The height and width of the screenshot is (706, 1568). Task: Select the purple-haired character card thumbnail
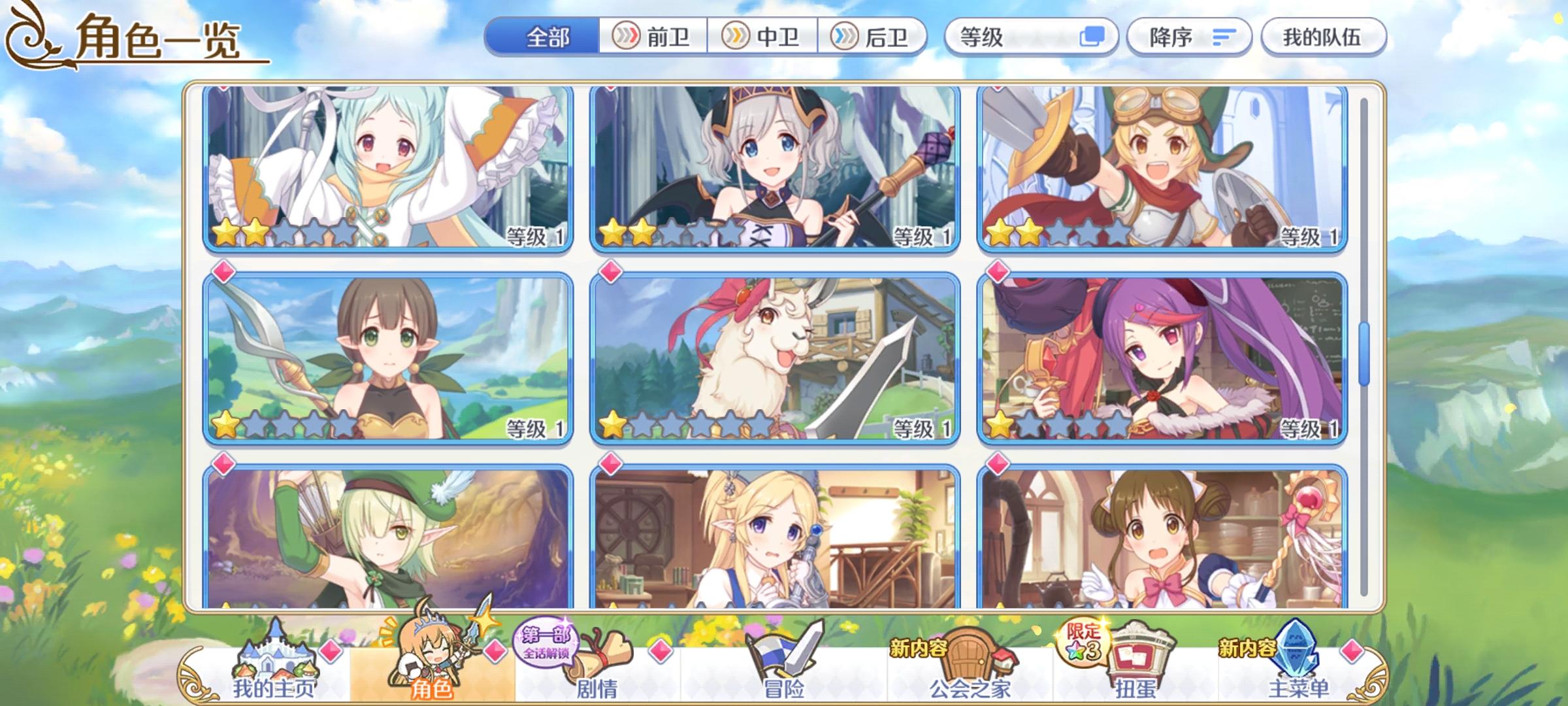[1163, 360]
